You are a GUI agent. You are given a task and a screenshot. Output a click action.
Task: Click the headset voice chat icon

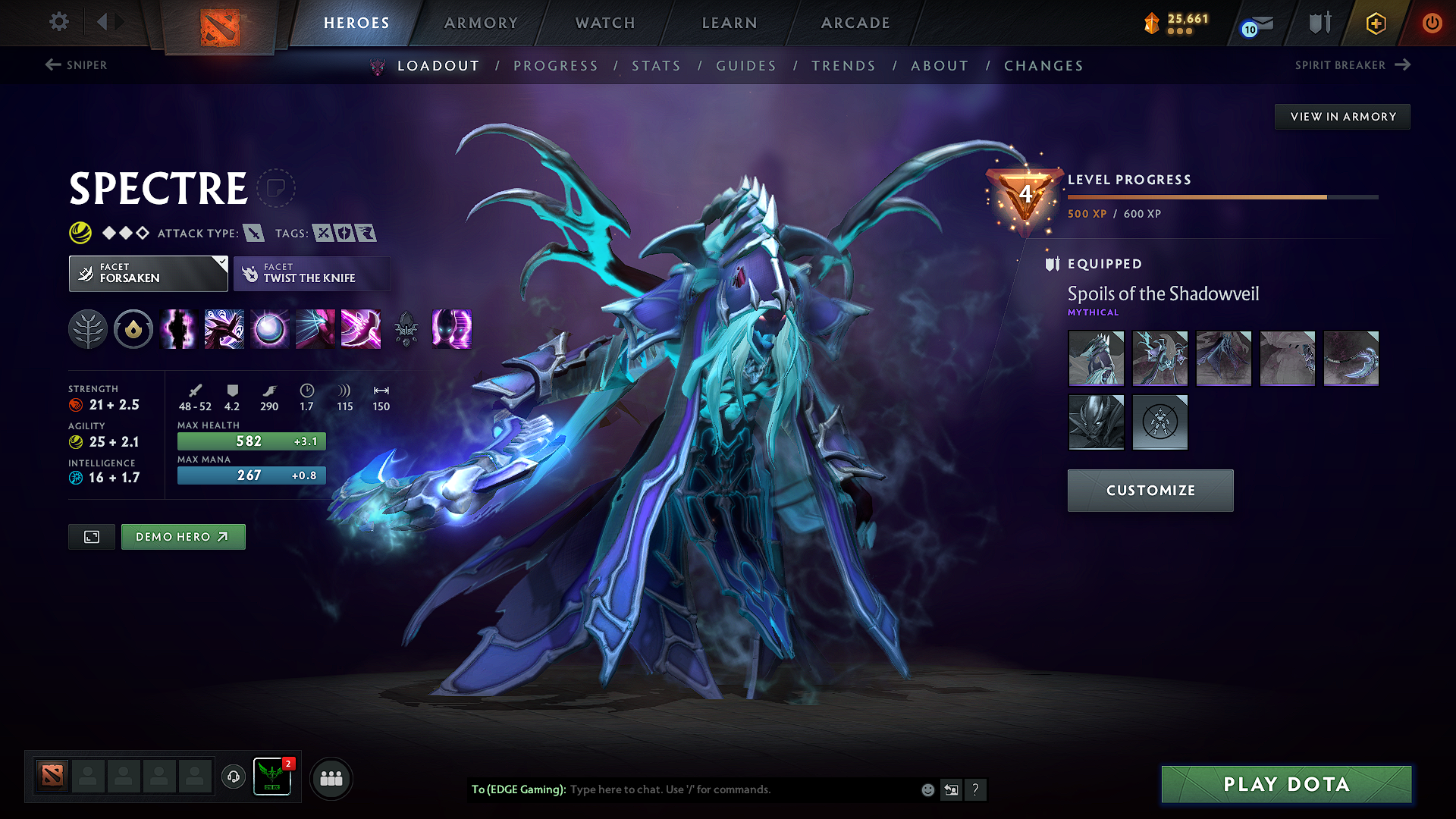point(233,778)
